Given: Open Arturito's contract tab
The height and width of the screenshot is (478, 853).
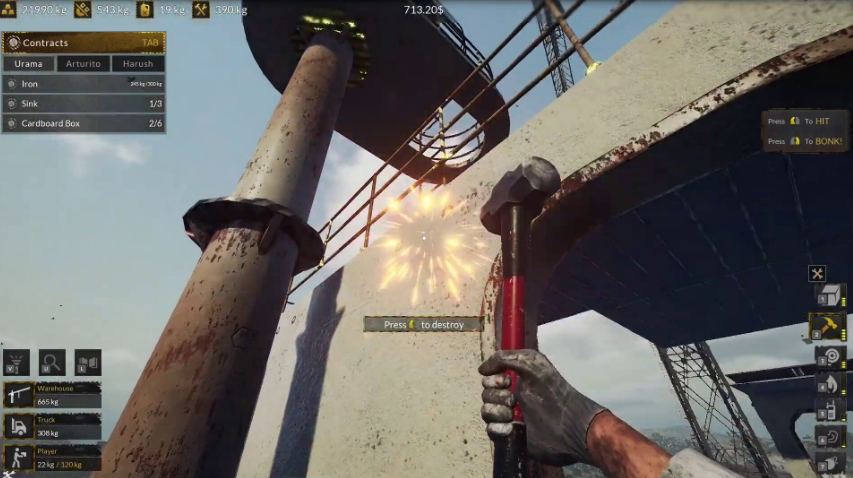Looking at the screenshot, I should [x=83, y=64].
